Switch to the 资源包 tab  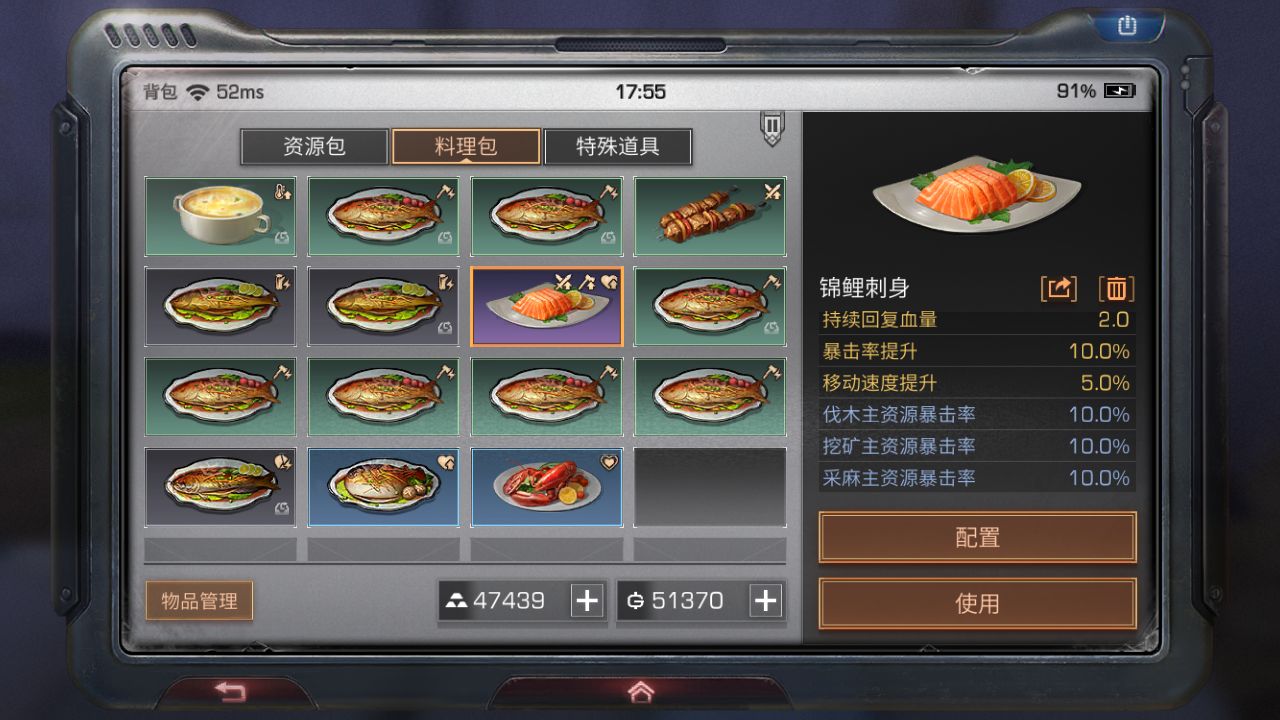point(315,147)
